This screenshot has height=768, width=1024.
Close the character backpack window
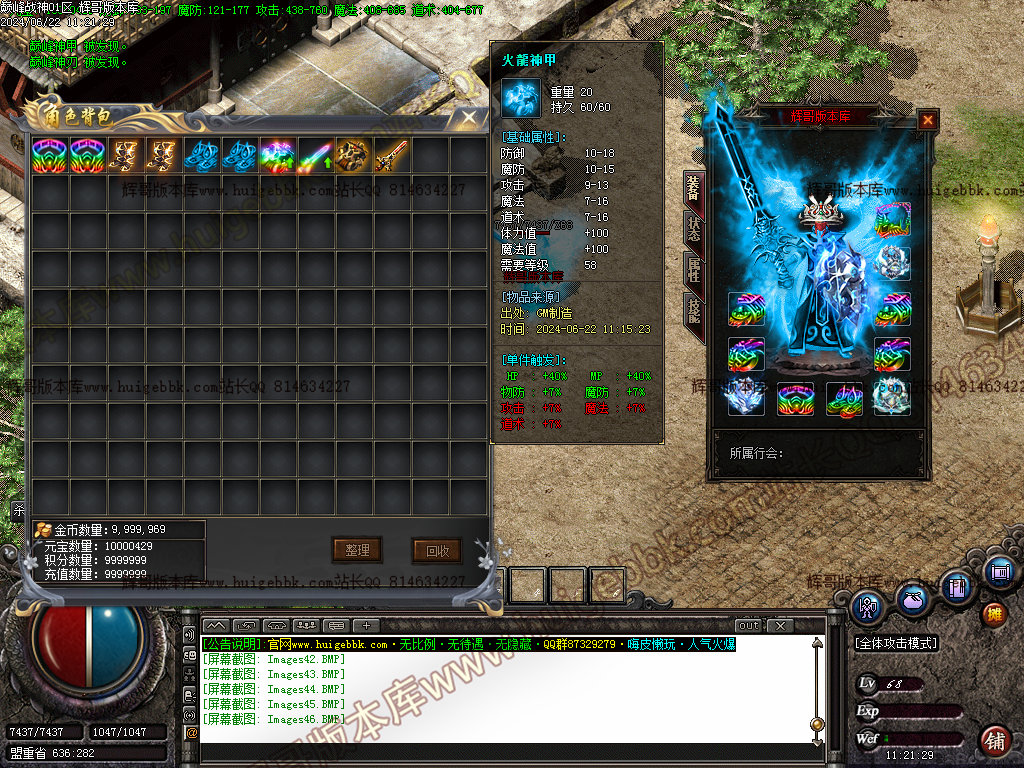click(468, 118)
